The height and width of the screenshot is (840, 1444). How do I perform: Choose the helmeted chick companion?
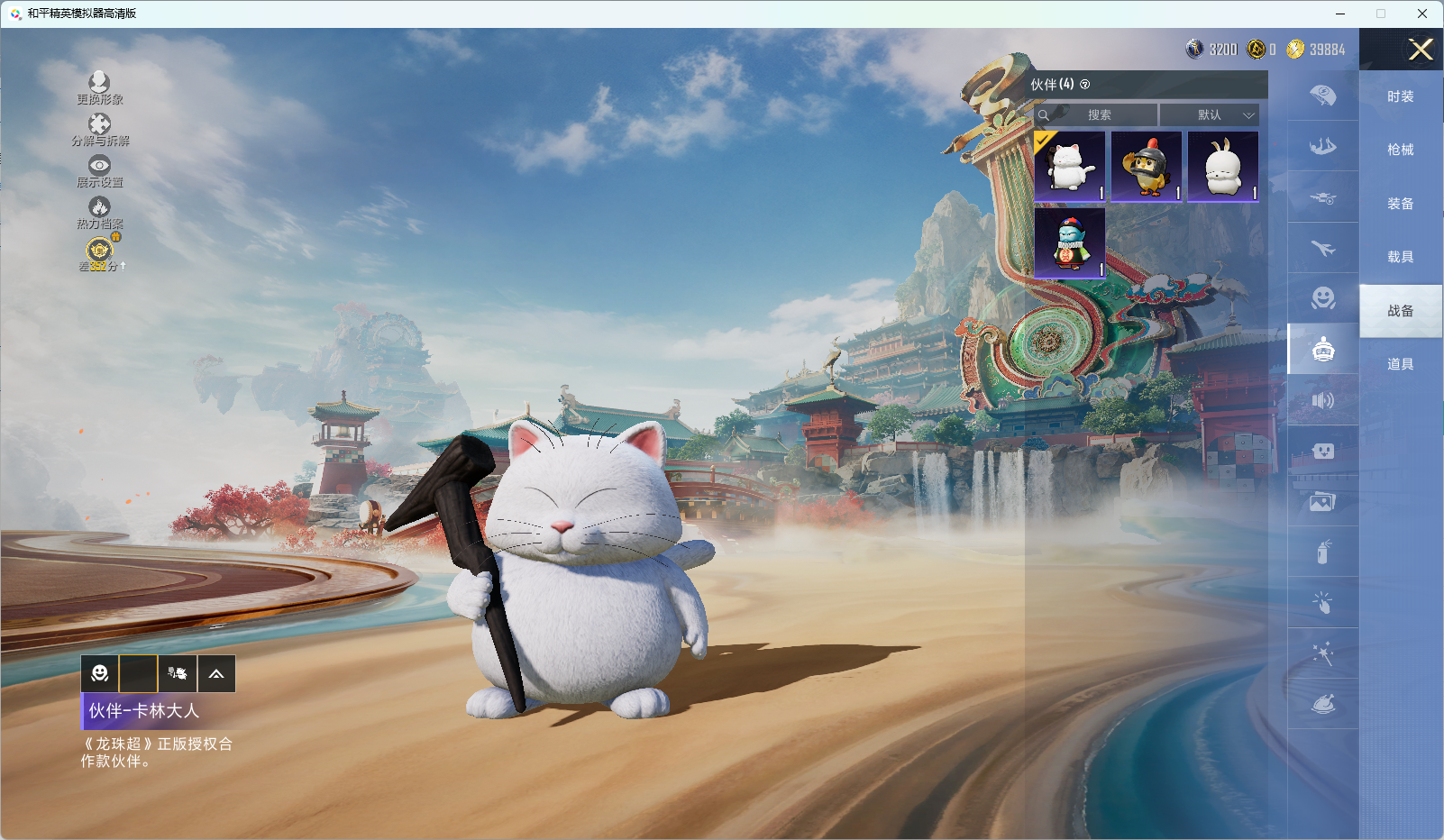pyautogui.click(x=1147, y=167)
